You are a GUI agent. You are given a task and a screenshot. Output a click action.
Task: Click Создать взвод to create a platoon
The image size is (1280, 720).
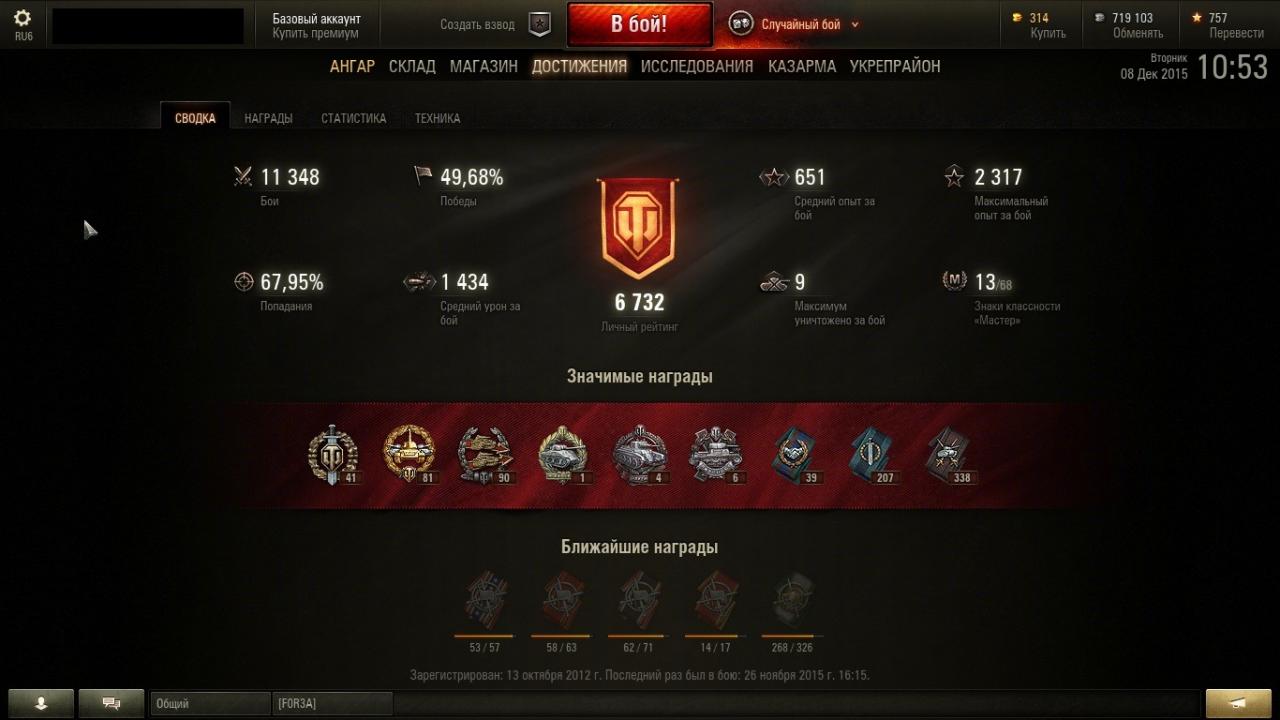click(478, 25)
